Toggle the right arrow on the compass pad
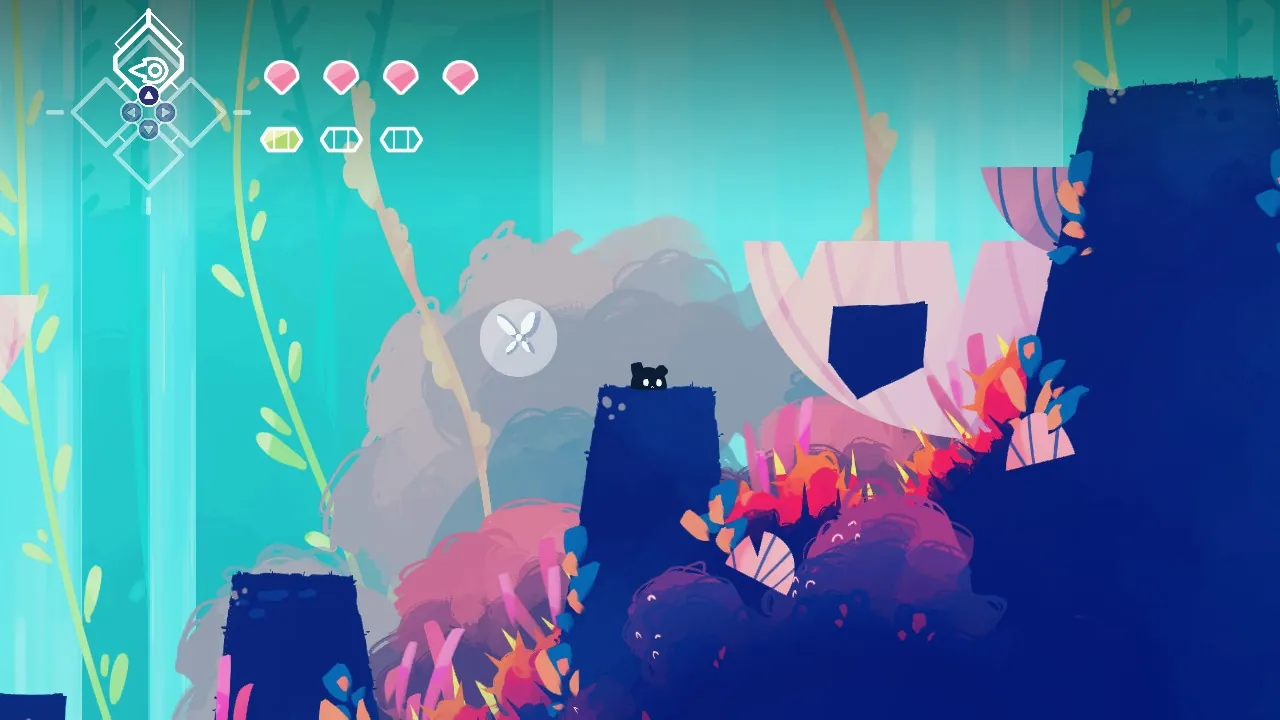 [x=164, y=113]
